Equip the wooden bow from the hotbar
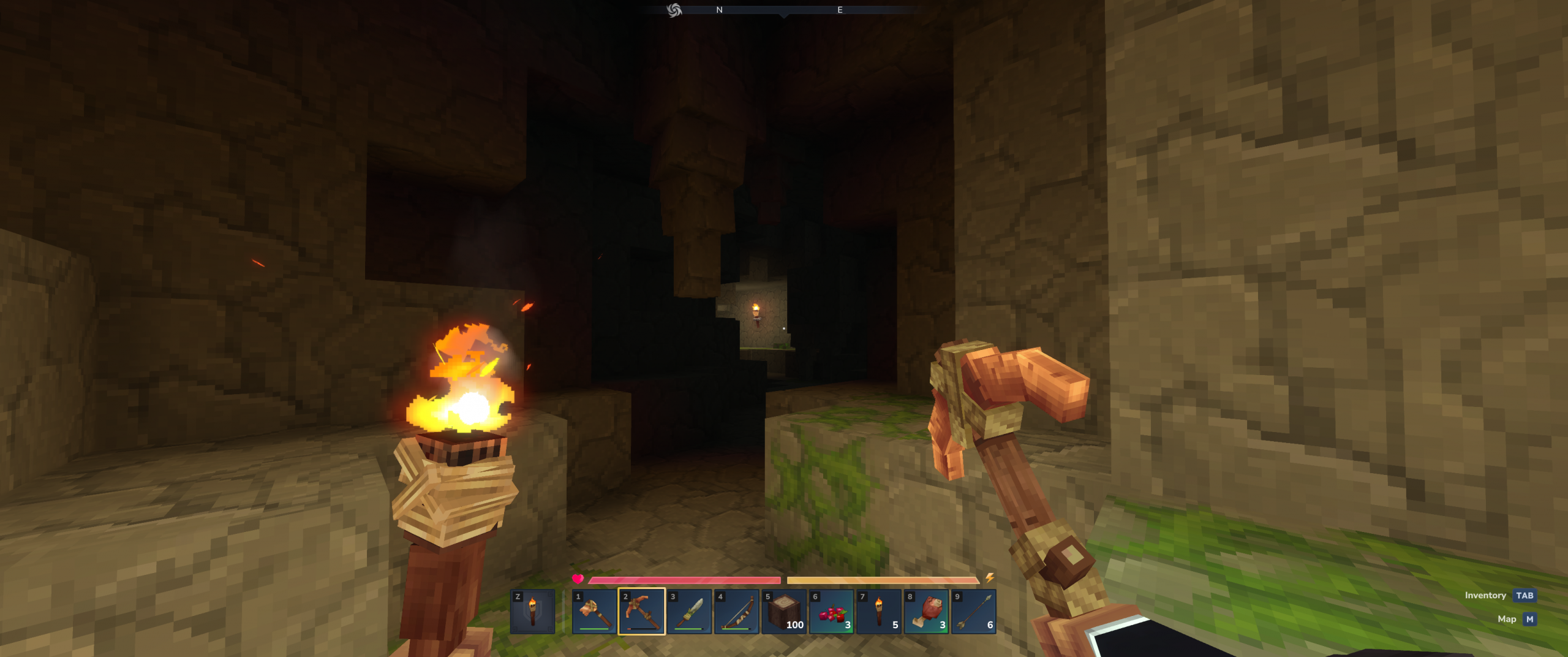The width and height of the screenshot is (1568, 657). [736, 612]
